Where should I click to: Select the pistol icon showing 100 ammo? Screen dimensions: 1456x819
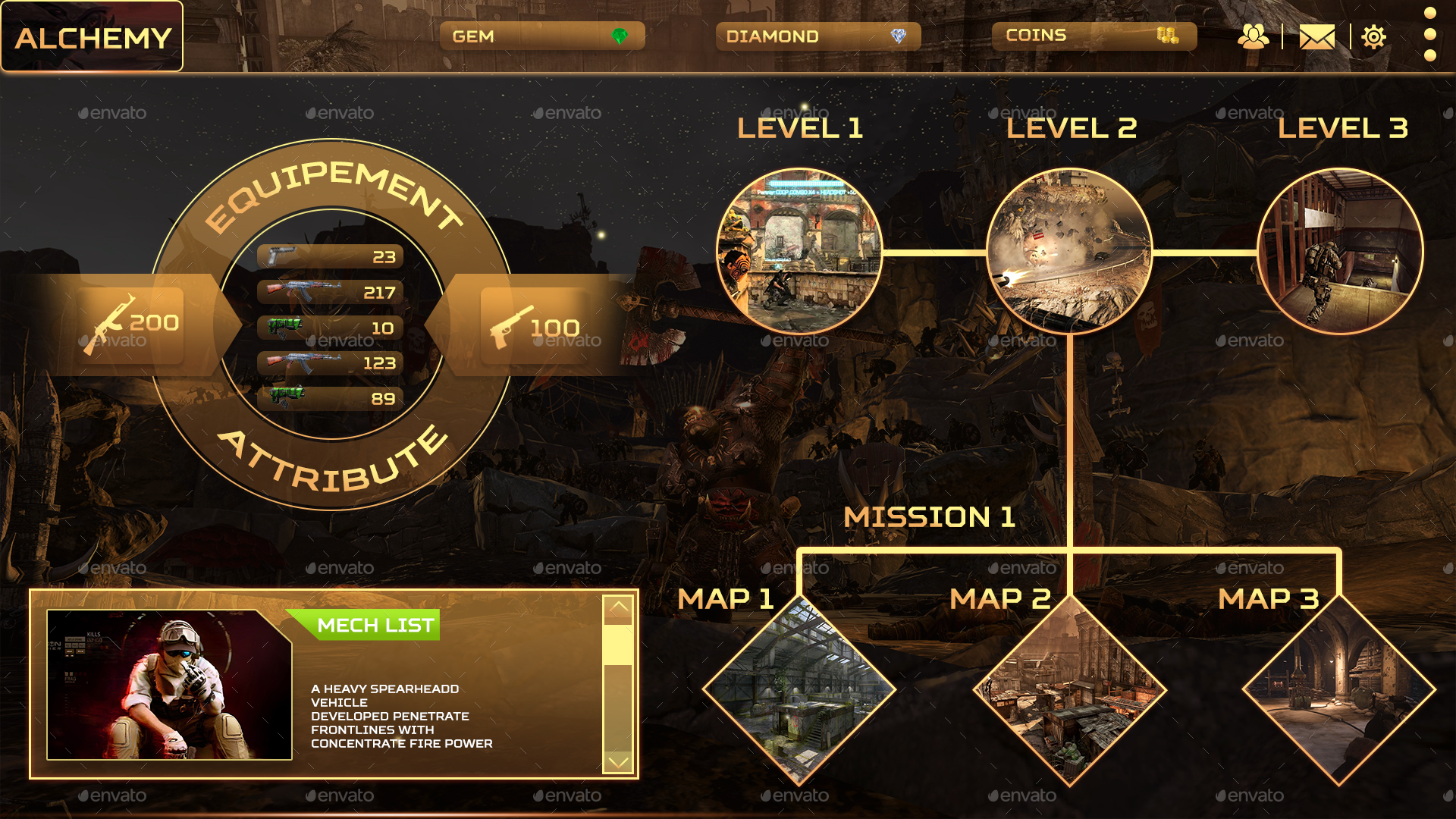tap(510, 326)
